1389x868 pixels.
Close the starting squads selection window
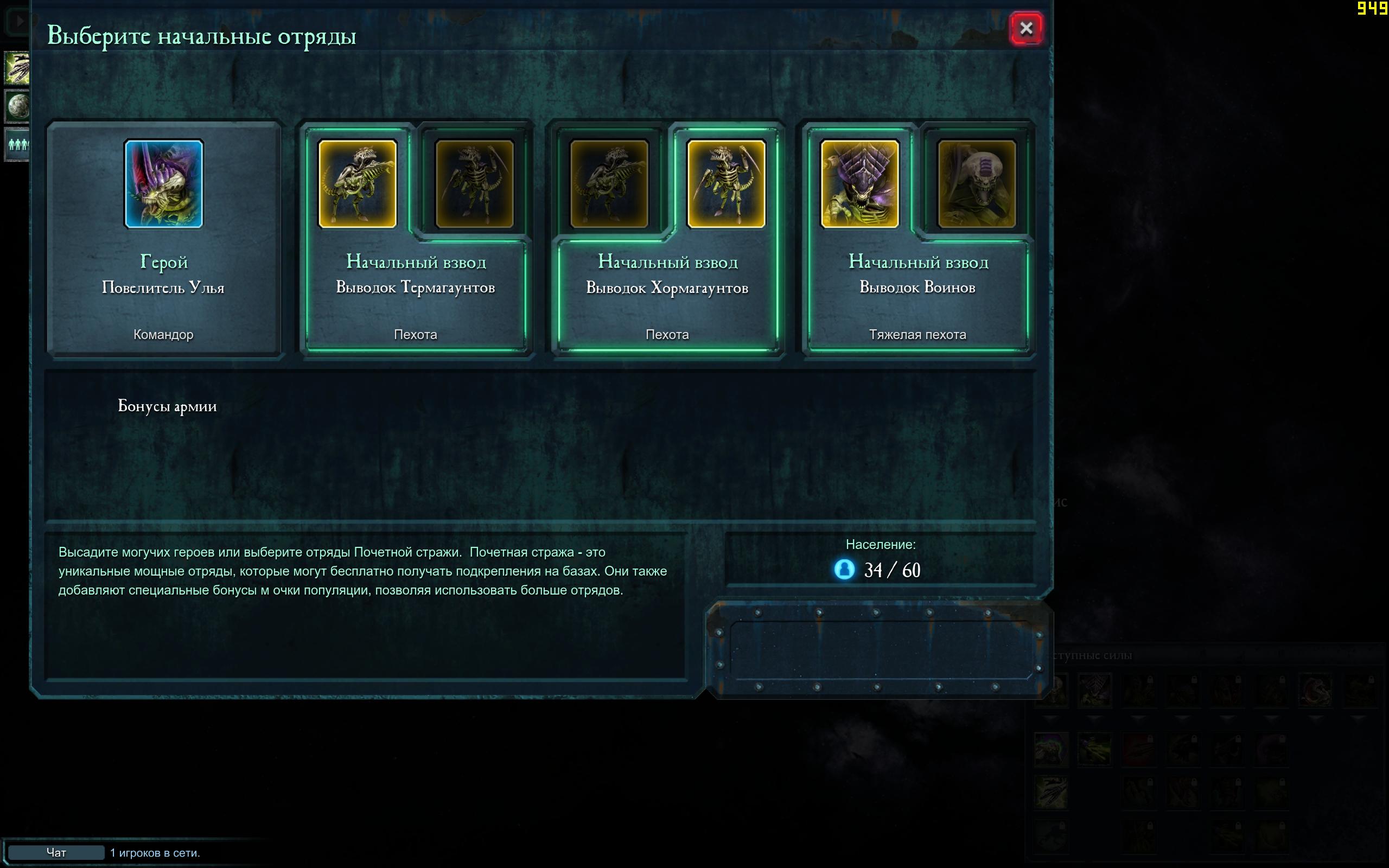coord(1026,28)
